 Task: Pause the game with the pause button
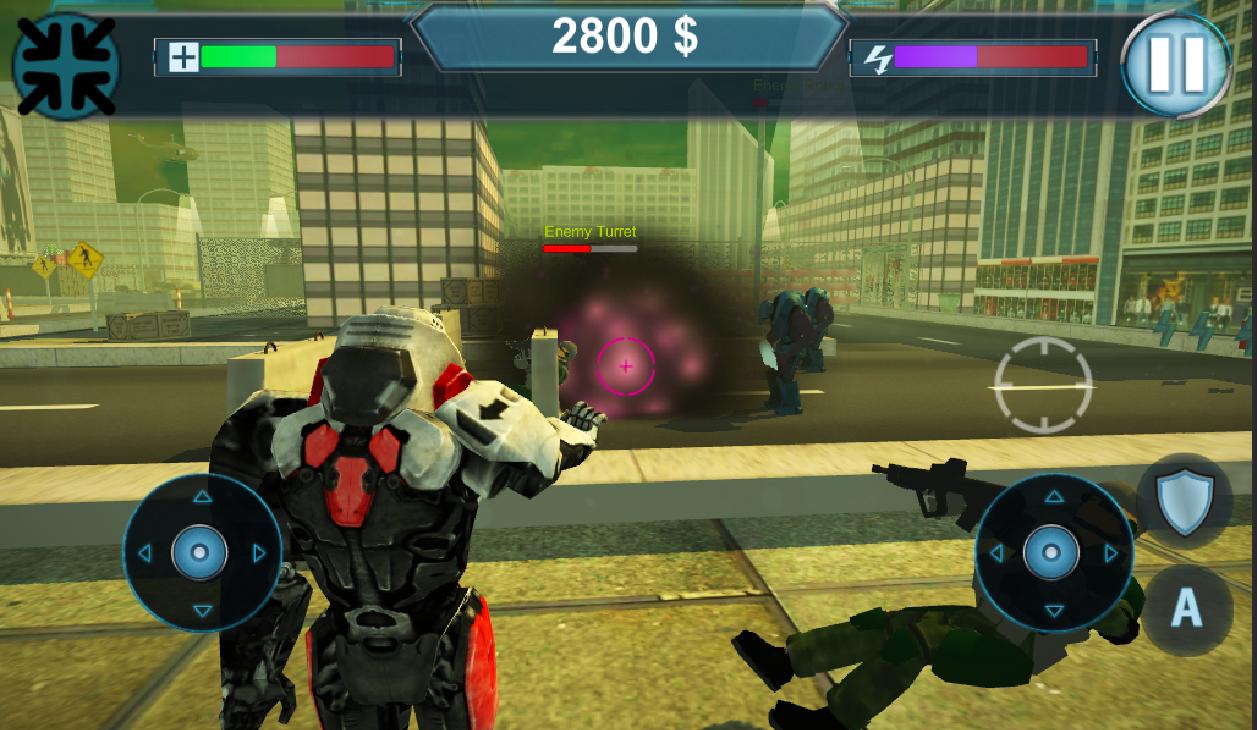coord(1176,64)
